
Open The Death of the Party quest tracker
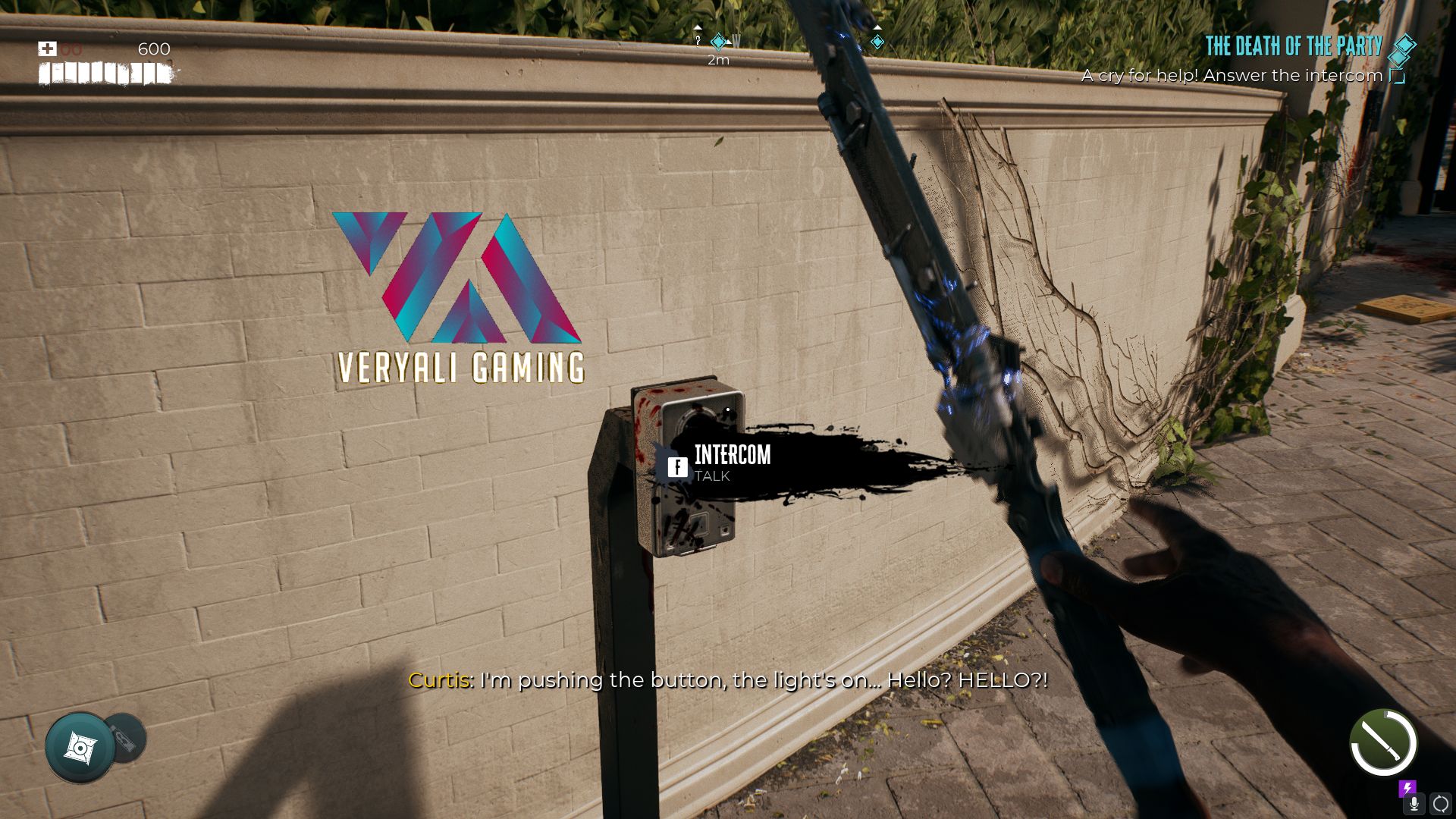[x=1294, y=46]
